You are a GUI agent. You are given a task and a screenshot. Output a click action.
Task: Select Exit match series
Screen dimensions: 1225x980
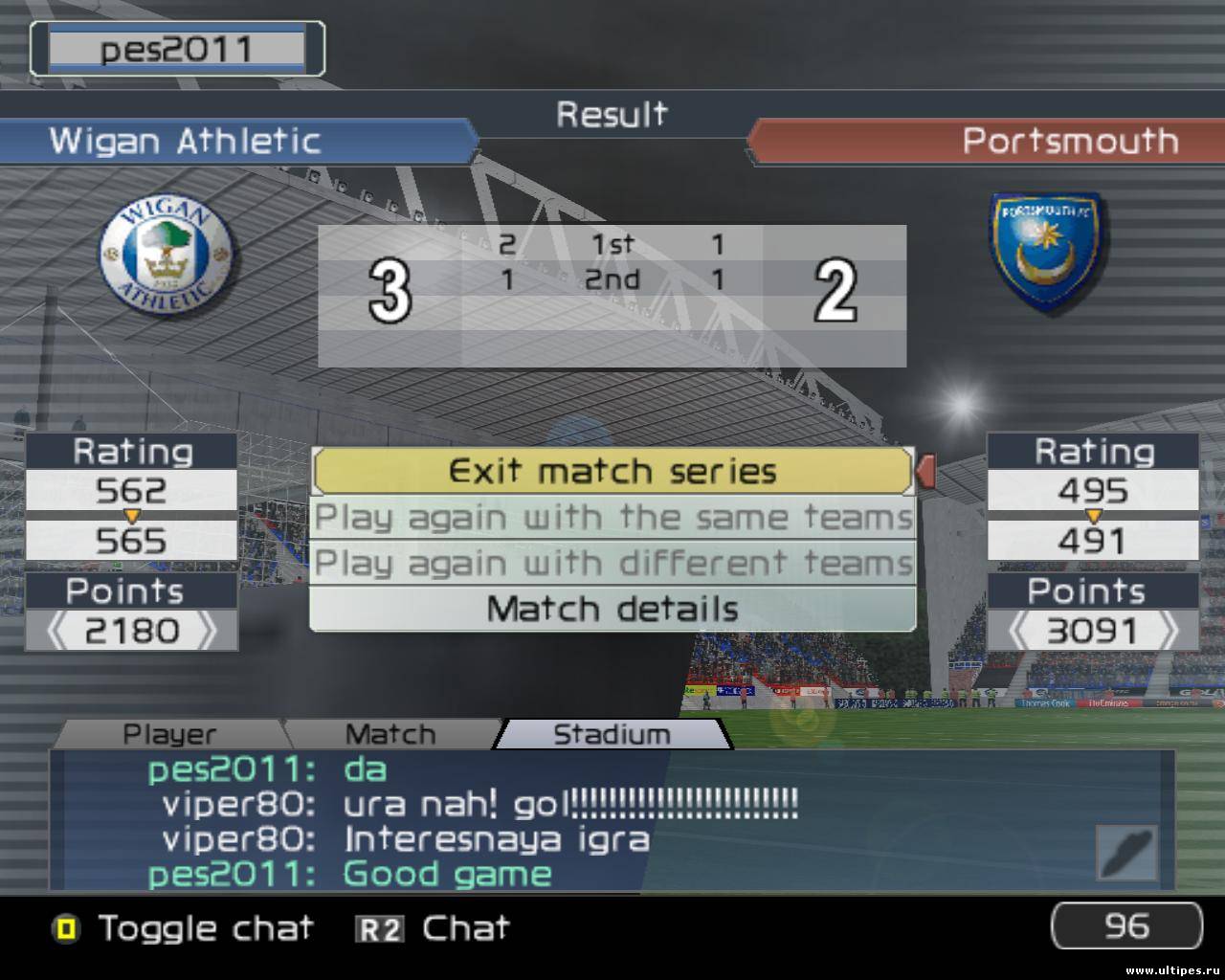(612, 471)
